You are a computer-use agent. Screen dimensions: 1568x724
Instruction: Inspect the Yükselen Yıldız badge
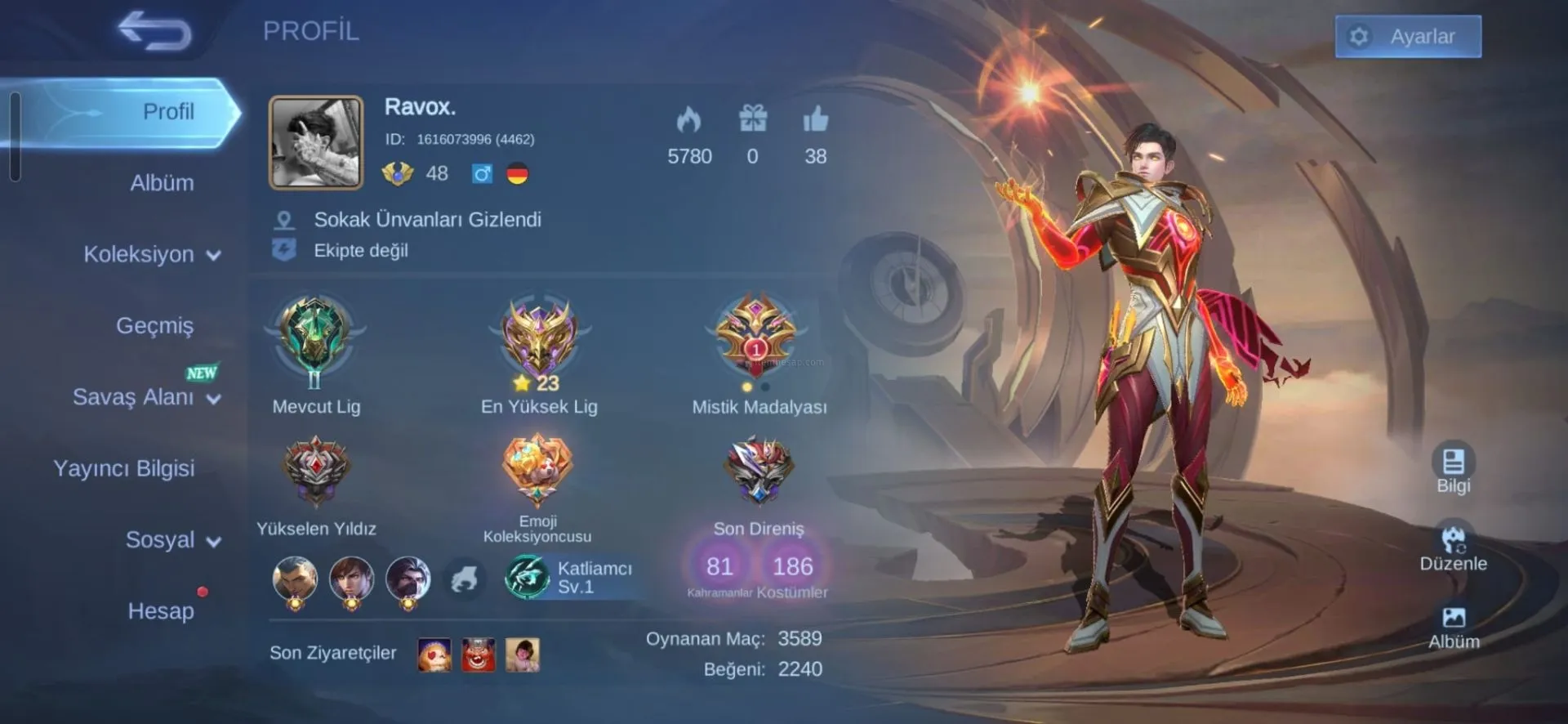(x=316, y=472)
